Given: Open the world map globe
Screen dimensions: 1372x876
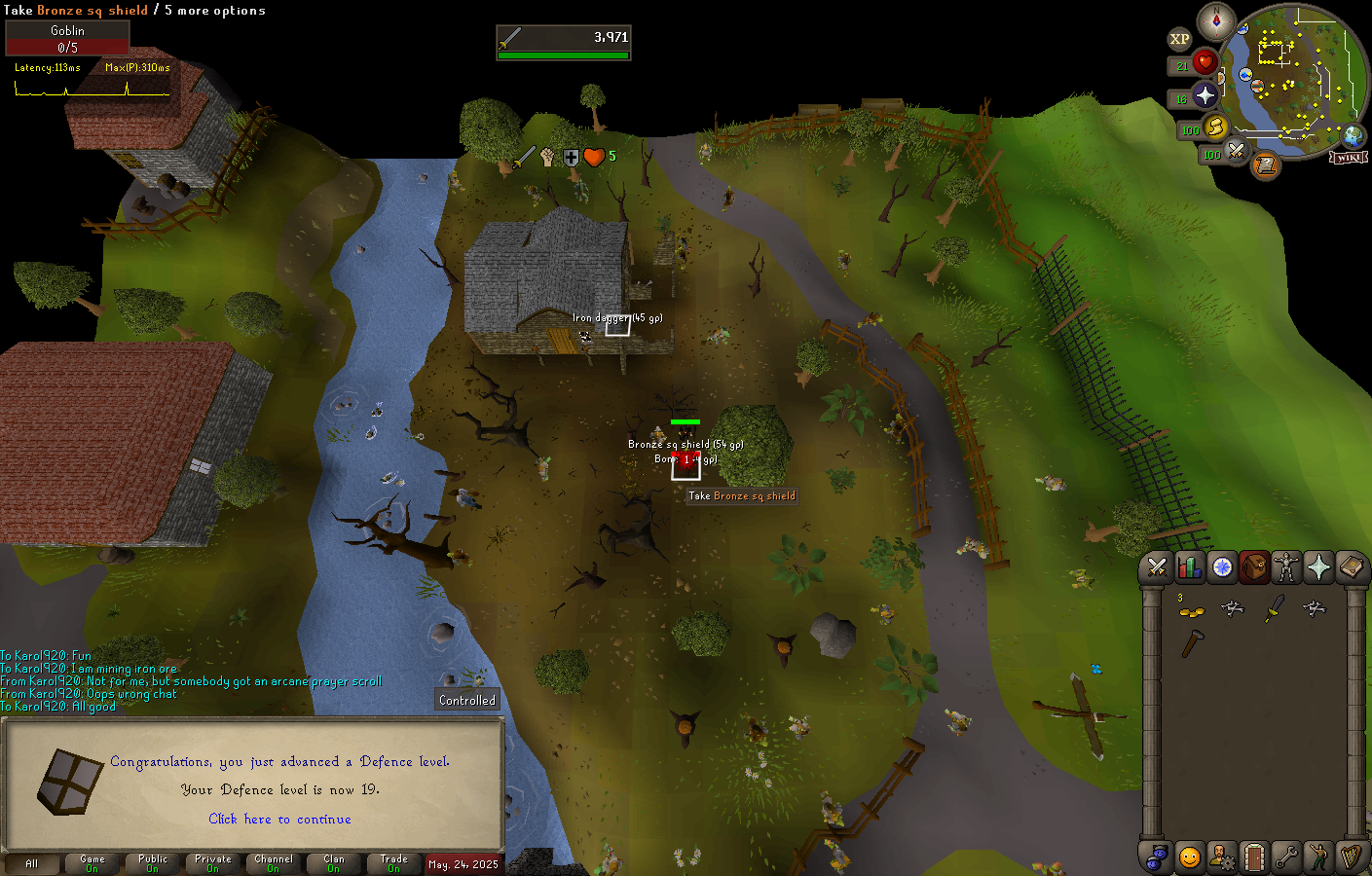Looking at the screenshot, I should pyautogui.click(x=1353, y=135).
